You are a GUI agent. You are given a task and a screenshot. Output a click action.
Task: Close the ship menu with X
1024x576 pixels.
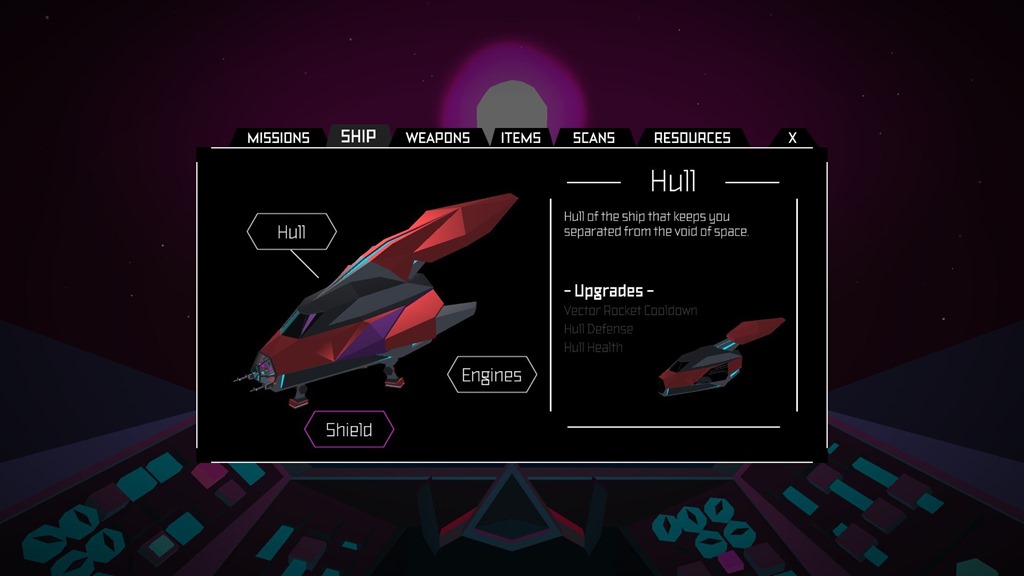(x=792, y=138)
